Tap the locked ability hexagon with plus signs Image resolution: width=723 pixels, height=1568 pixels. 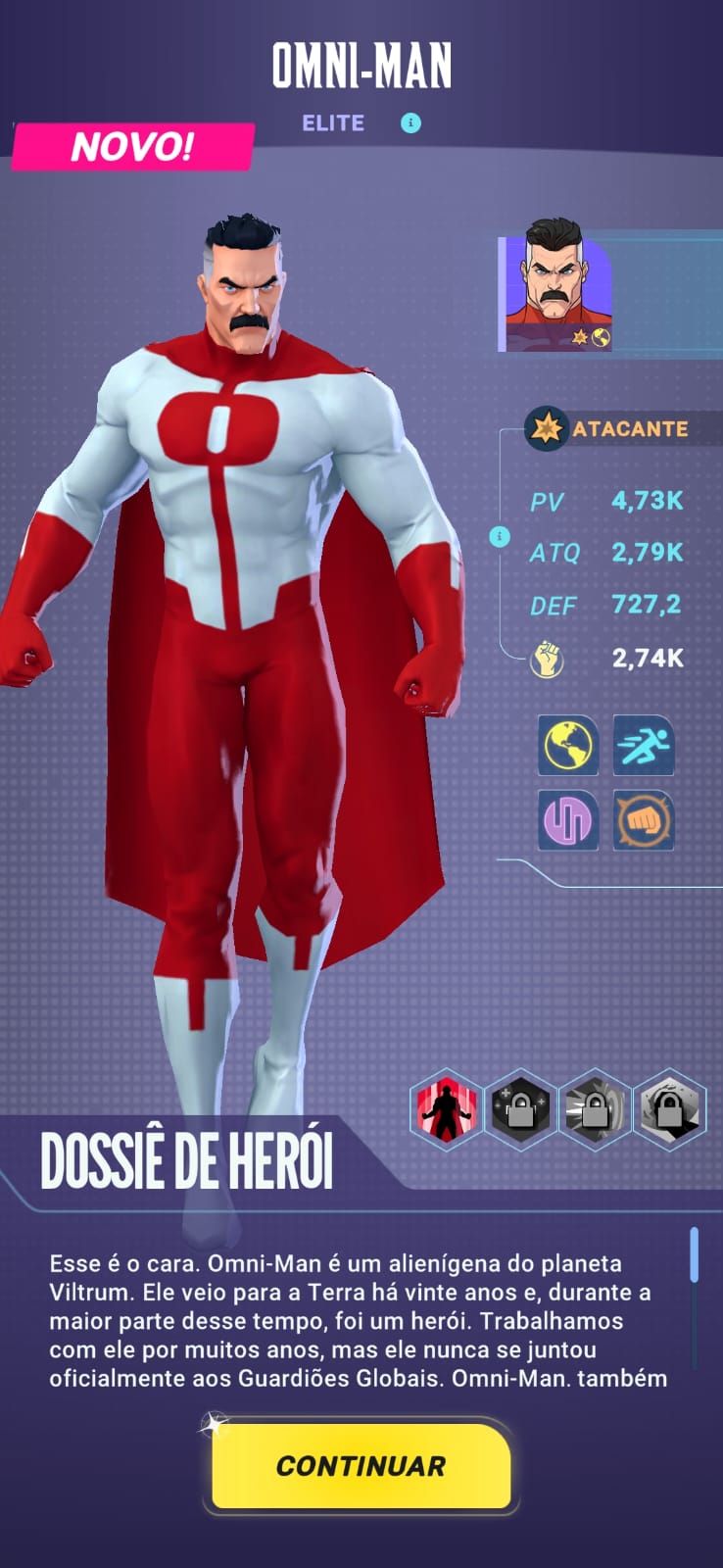click(520, 1110)
